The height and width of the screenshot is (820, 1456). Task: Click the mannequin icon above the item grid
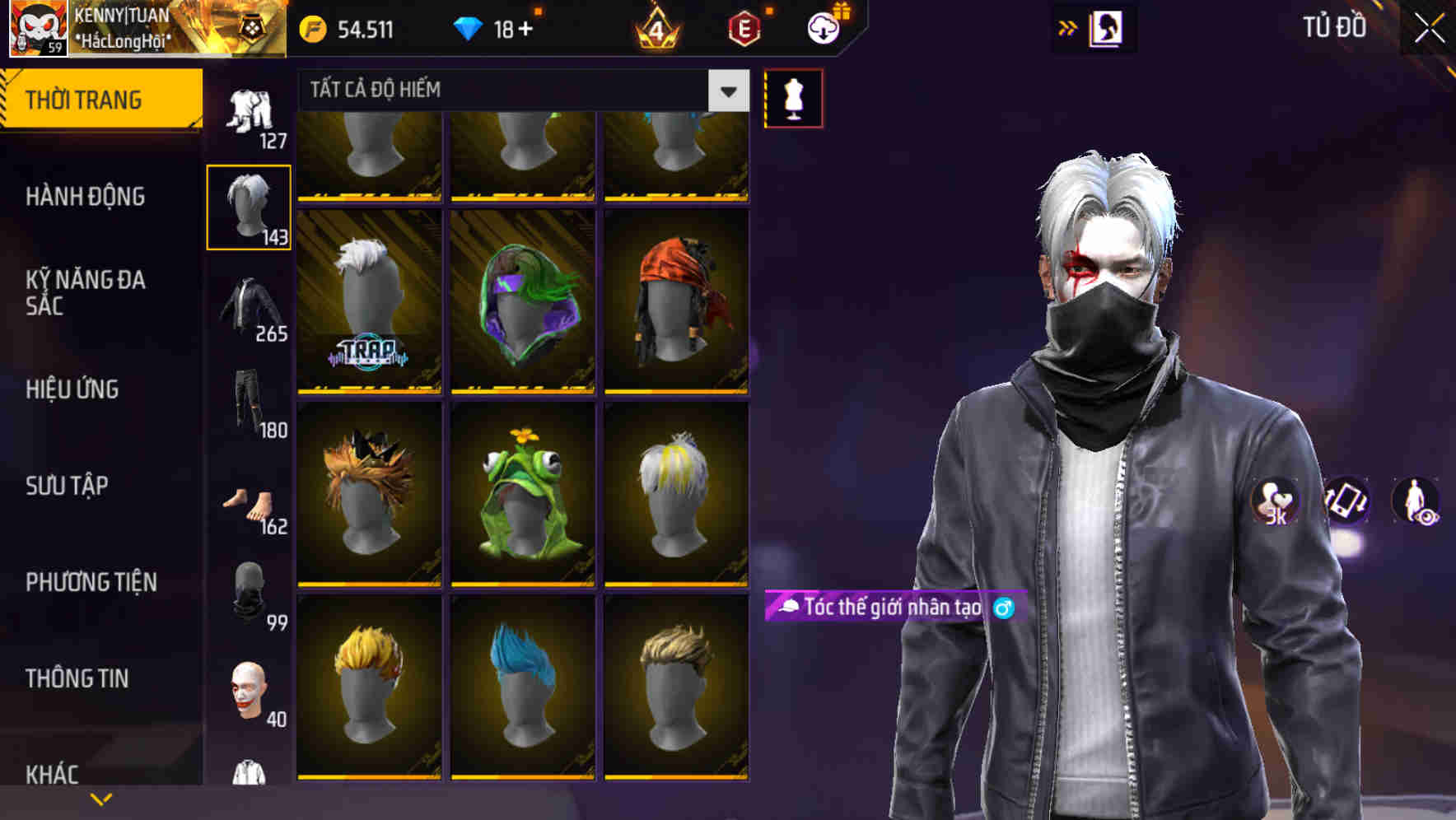(795, 97)
